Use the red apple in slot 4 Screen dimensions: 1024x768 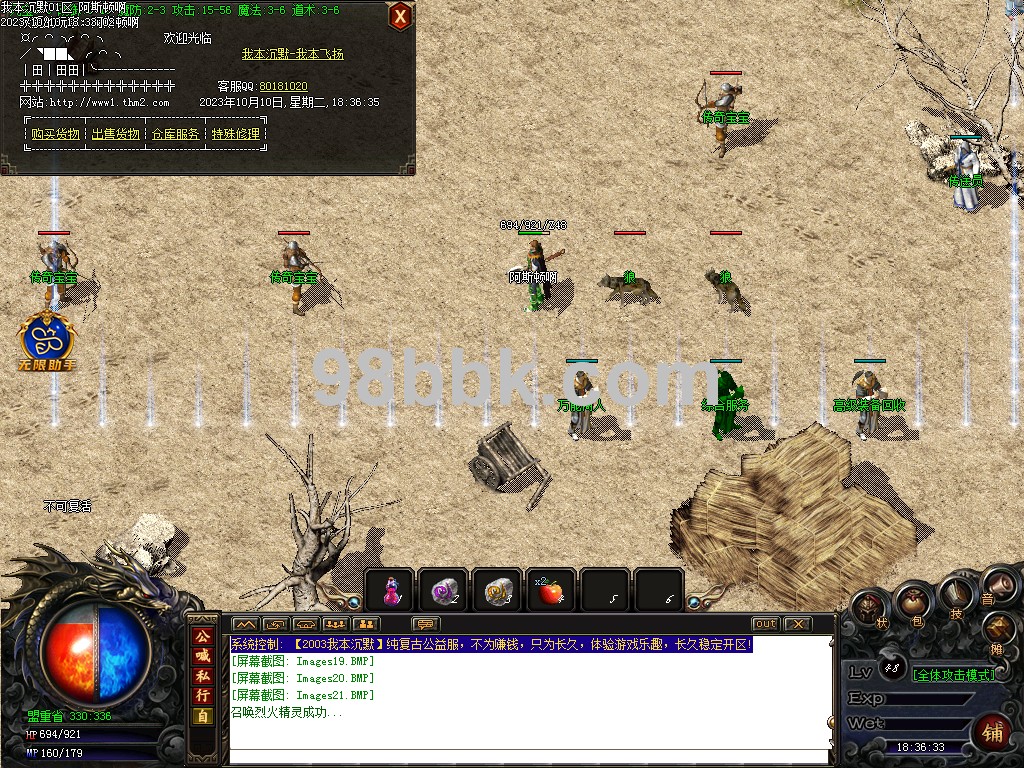pyautogui.click(x=551, y=592)
